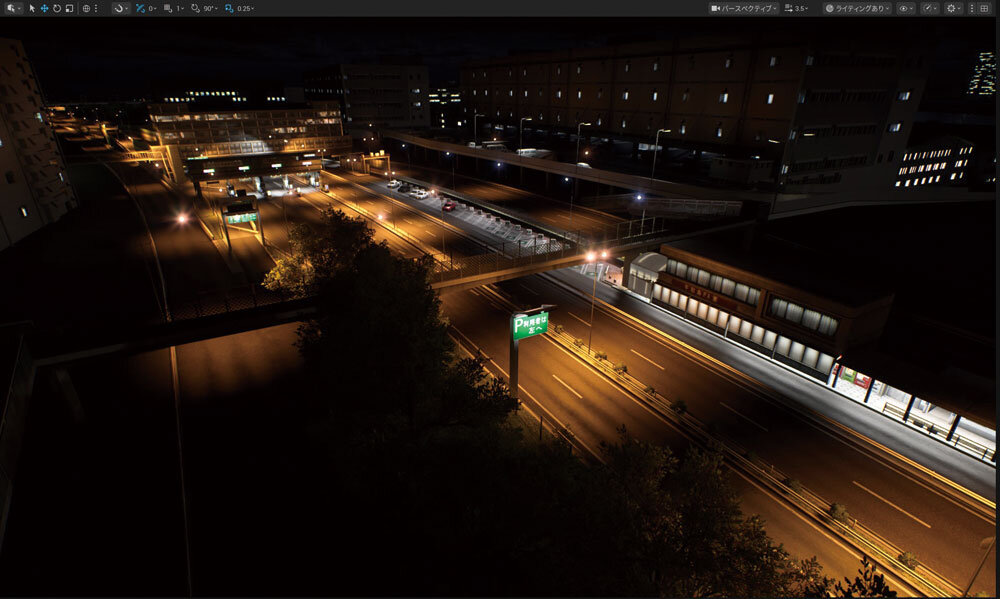The width and height of the screenshot is (1000, 599).
Task: Open the viewport layout grid button
Action: click(x=984, y=8)
